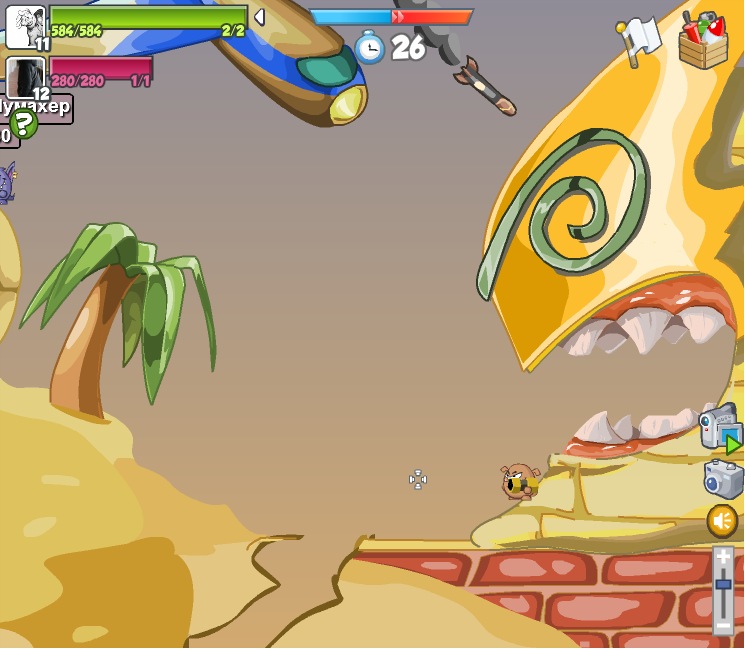Click the blue zoom slider handle
This screenshot has height=650, width=745.
click(723, 584)
